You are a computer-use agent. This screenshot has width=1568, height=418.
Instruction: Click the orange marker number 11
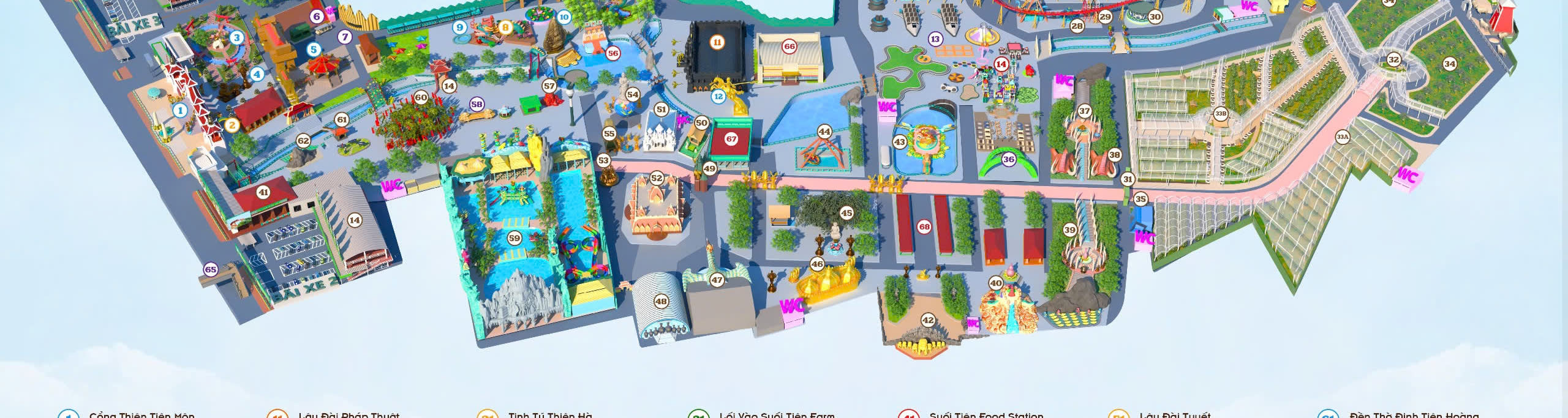717,42
